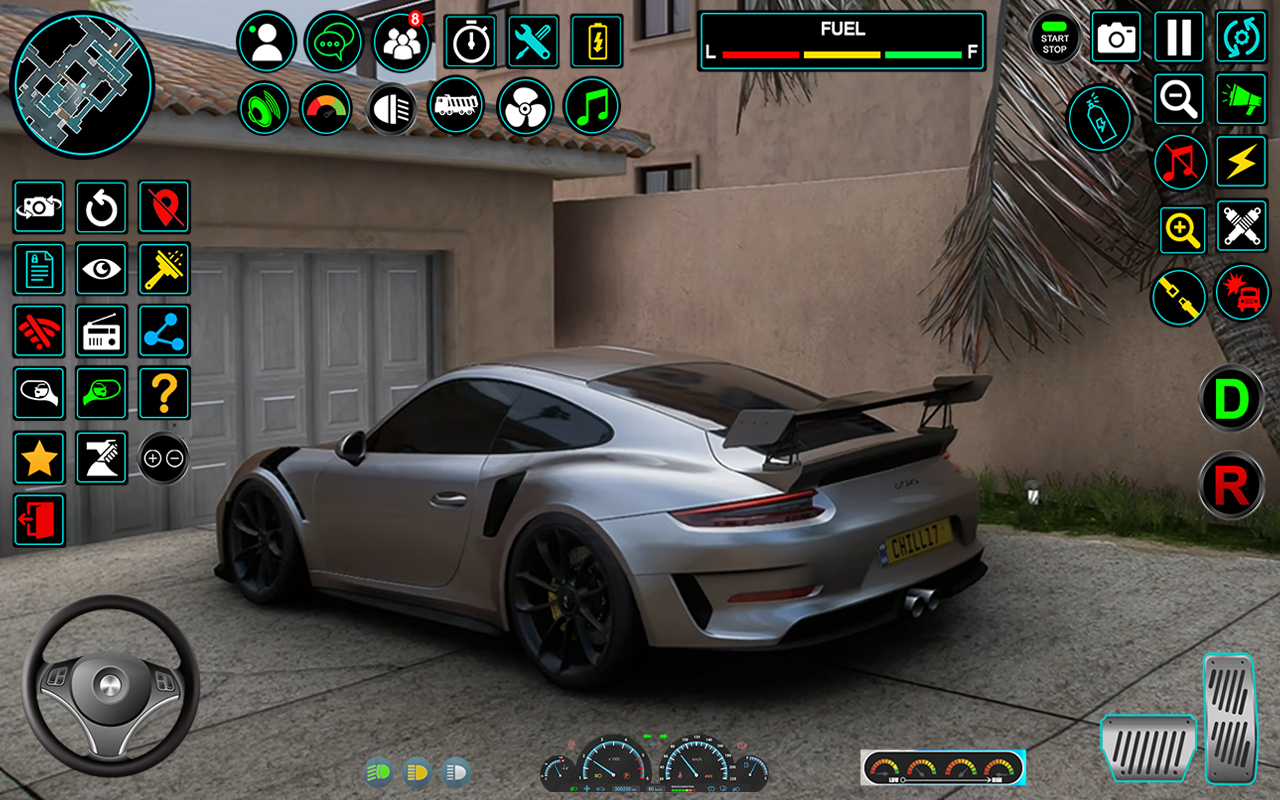Open the yellow question mark help
The width and height of the screenshot is (1280, 800).
164,393
